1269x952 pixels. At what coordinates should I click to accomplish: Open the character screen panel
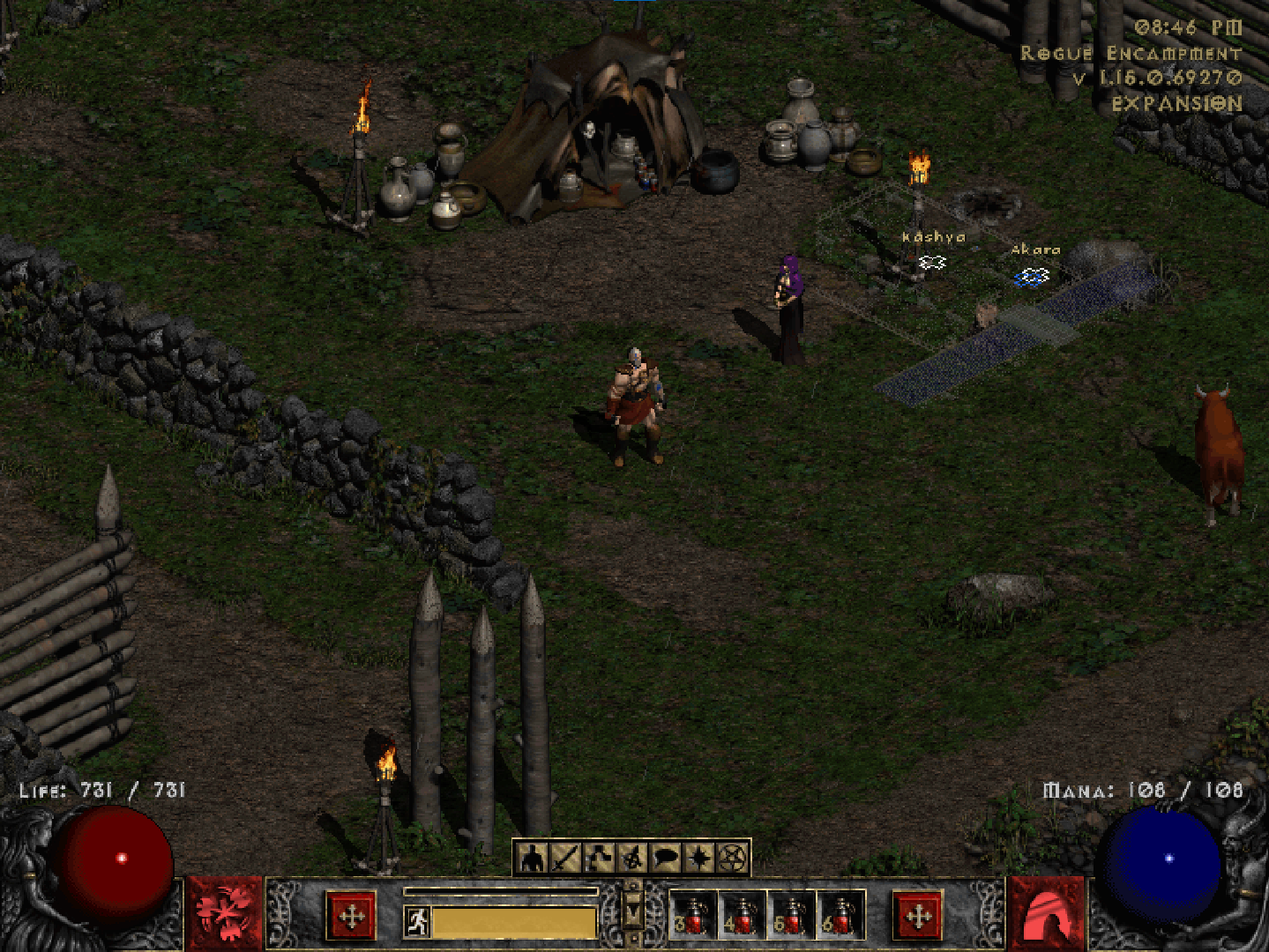[532, 857]
